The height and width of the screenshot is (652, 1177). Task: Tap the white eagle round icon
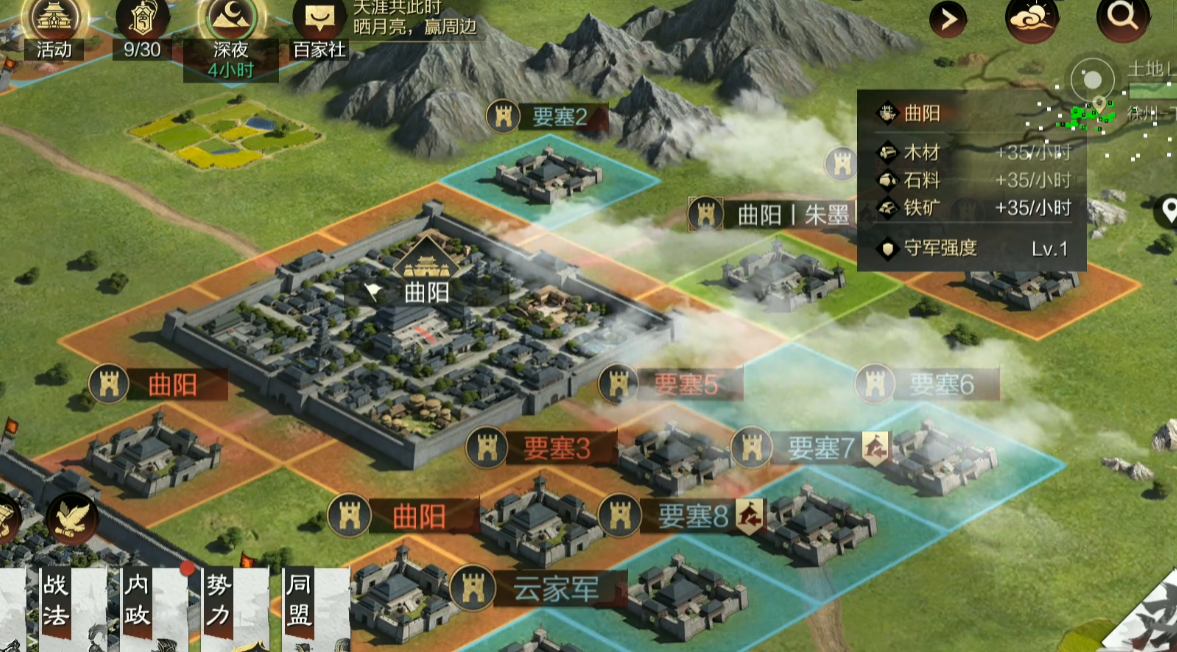click(x=70, y=517)
